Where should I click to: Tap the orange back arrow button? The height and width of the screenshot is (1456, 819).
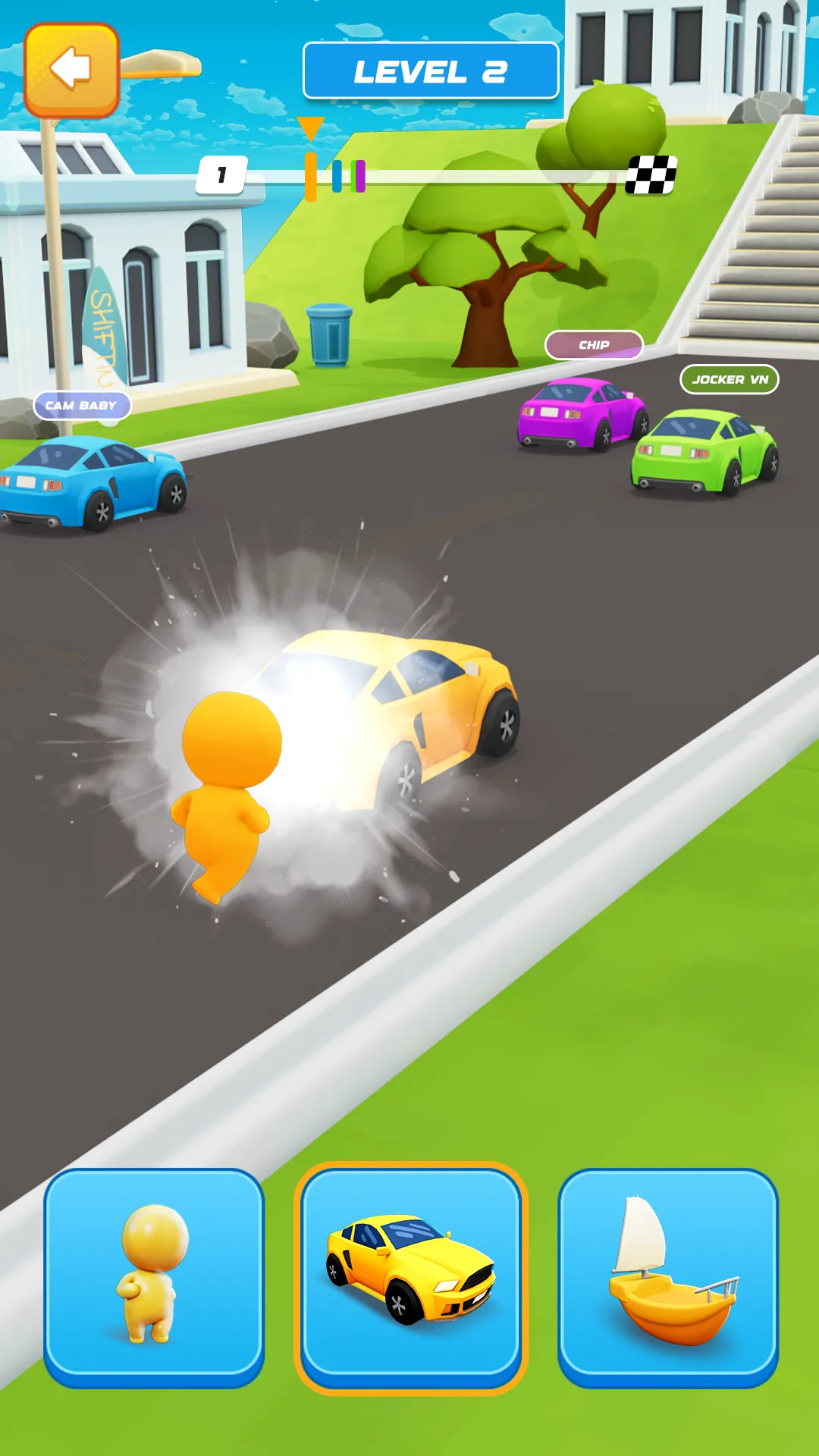coord(71,70)
